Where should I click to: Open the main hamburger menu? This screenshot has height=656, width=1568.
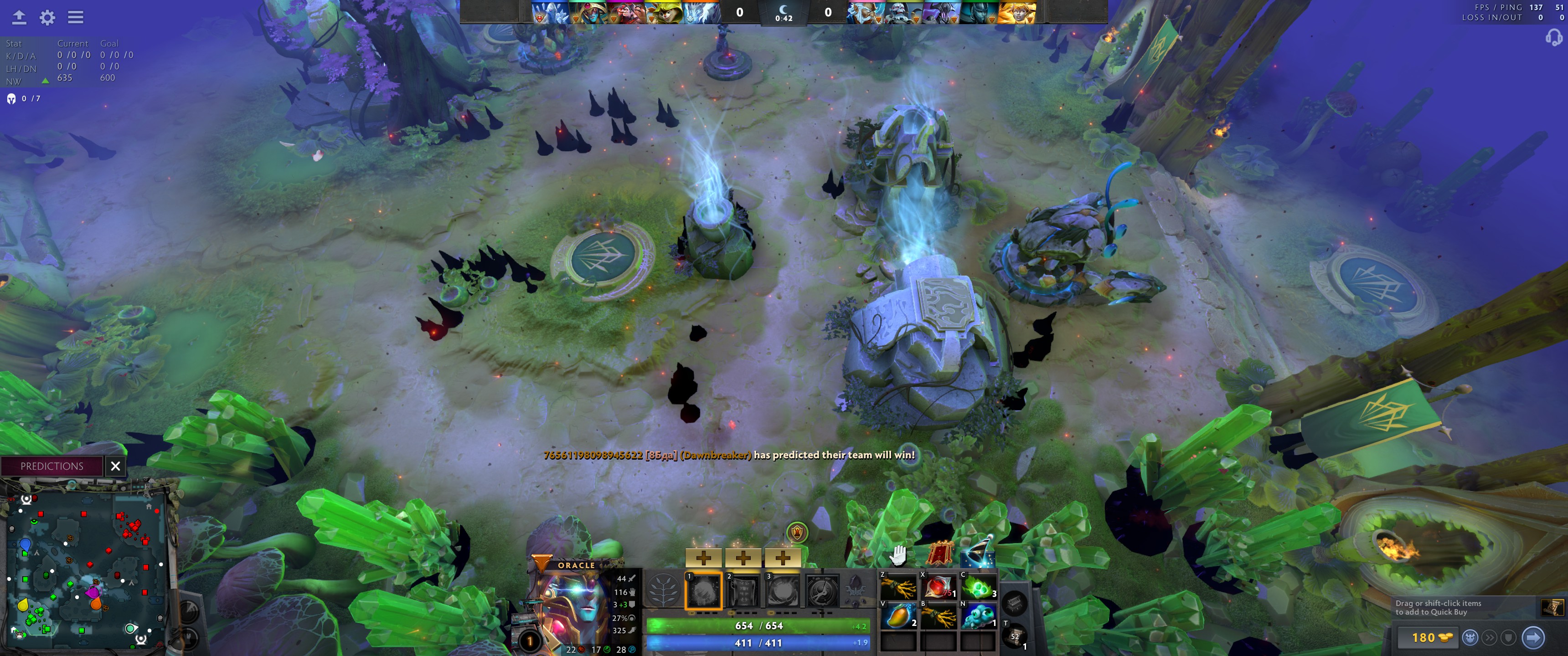click(76, 17)
